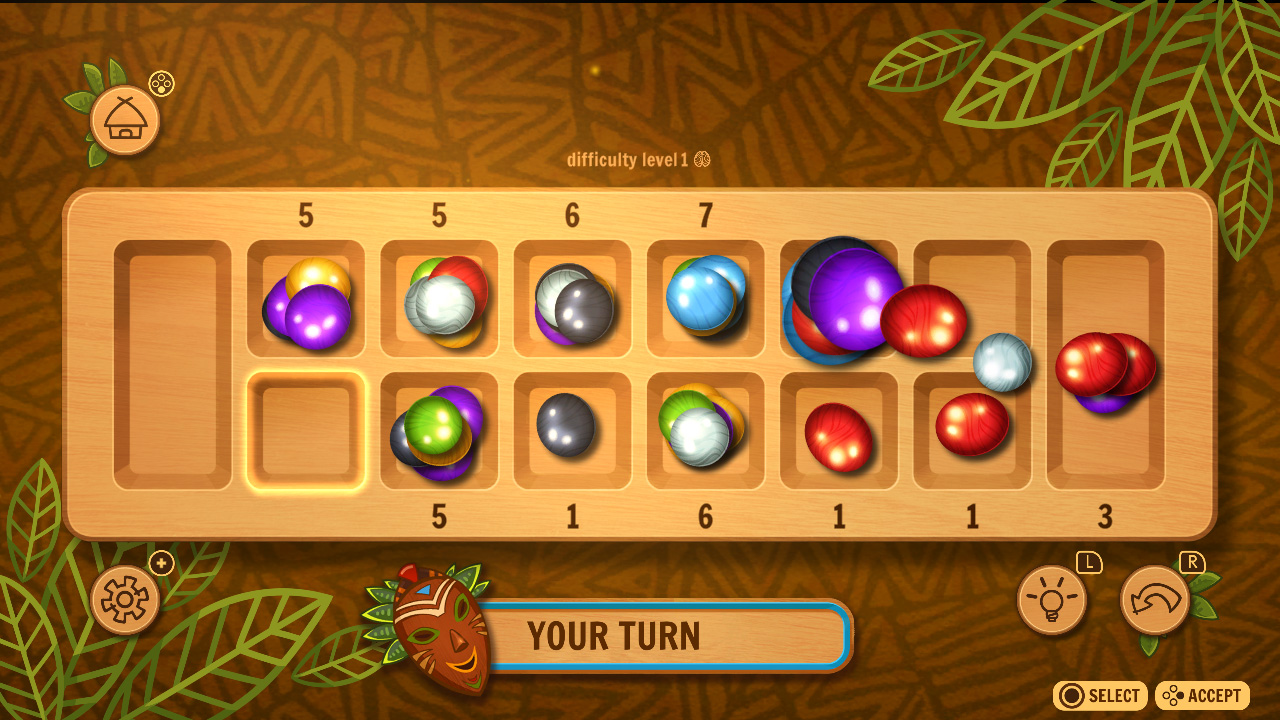The image size is (1280, 720).
Task: Select the highlighted empty pit
Action: [306, 428]
